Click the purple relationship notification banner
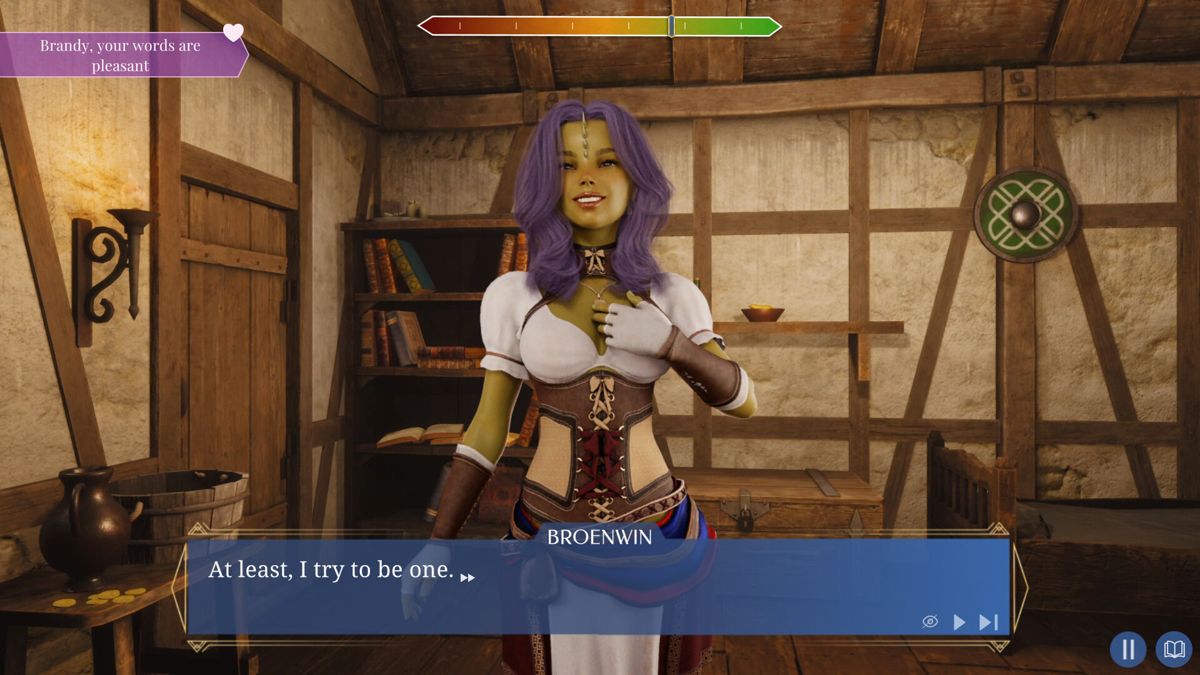1200x675 pixels. [x=121, y=56]
